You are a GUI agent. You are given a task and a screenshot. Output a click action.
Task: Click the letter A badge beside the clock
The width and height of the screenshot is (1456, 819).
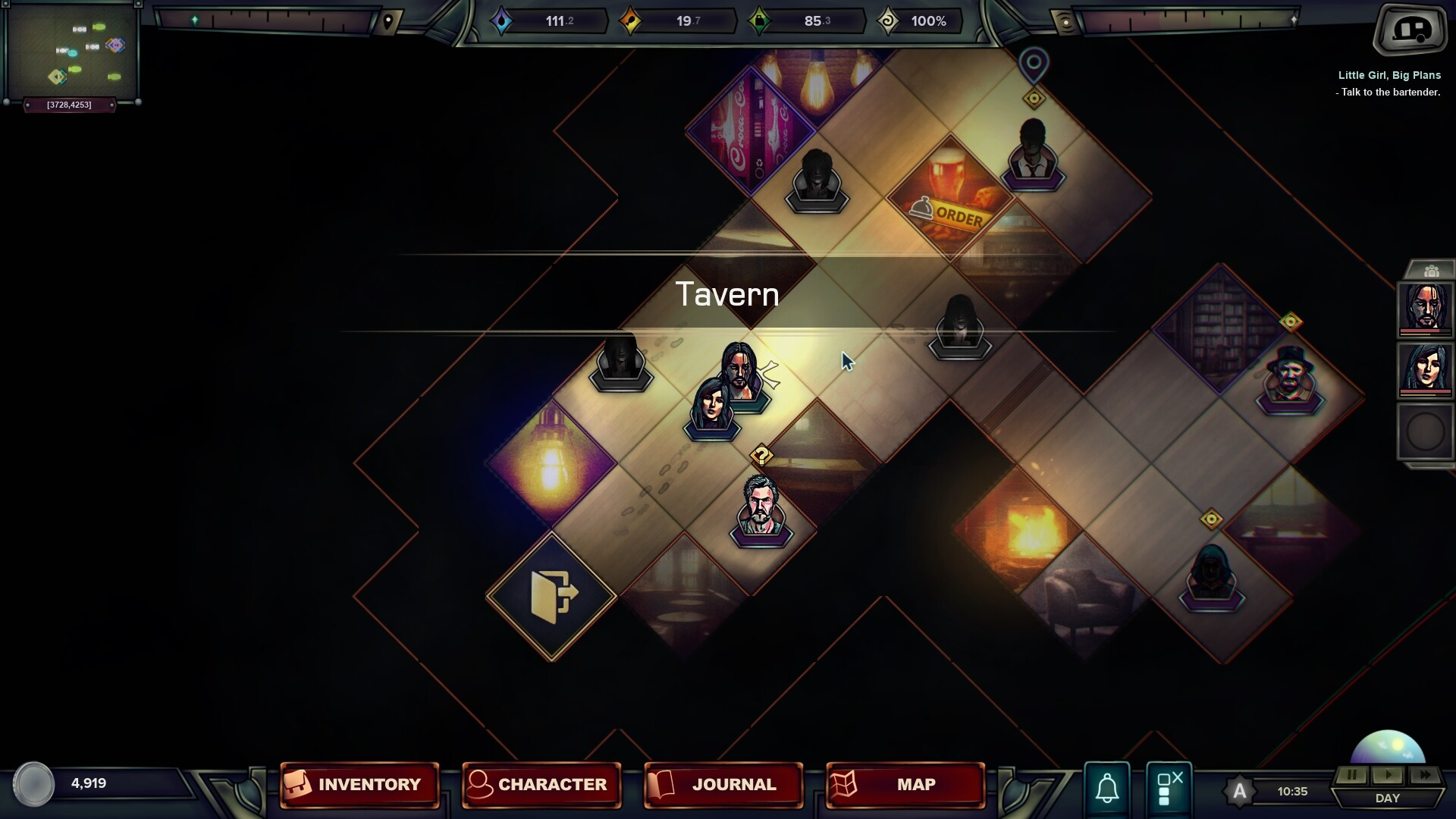point(1239,792)
